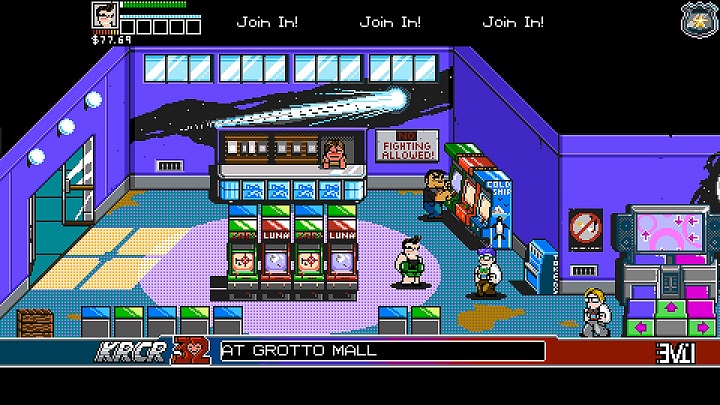Viewport: 720px width, 405px height.
Task: Click the EVIL logo on the ticker
Action: point(669,353)
